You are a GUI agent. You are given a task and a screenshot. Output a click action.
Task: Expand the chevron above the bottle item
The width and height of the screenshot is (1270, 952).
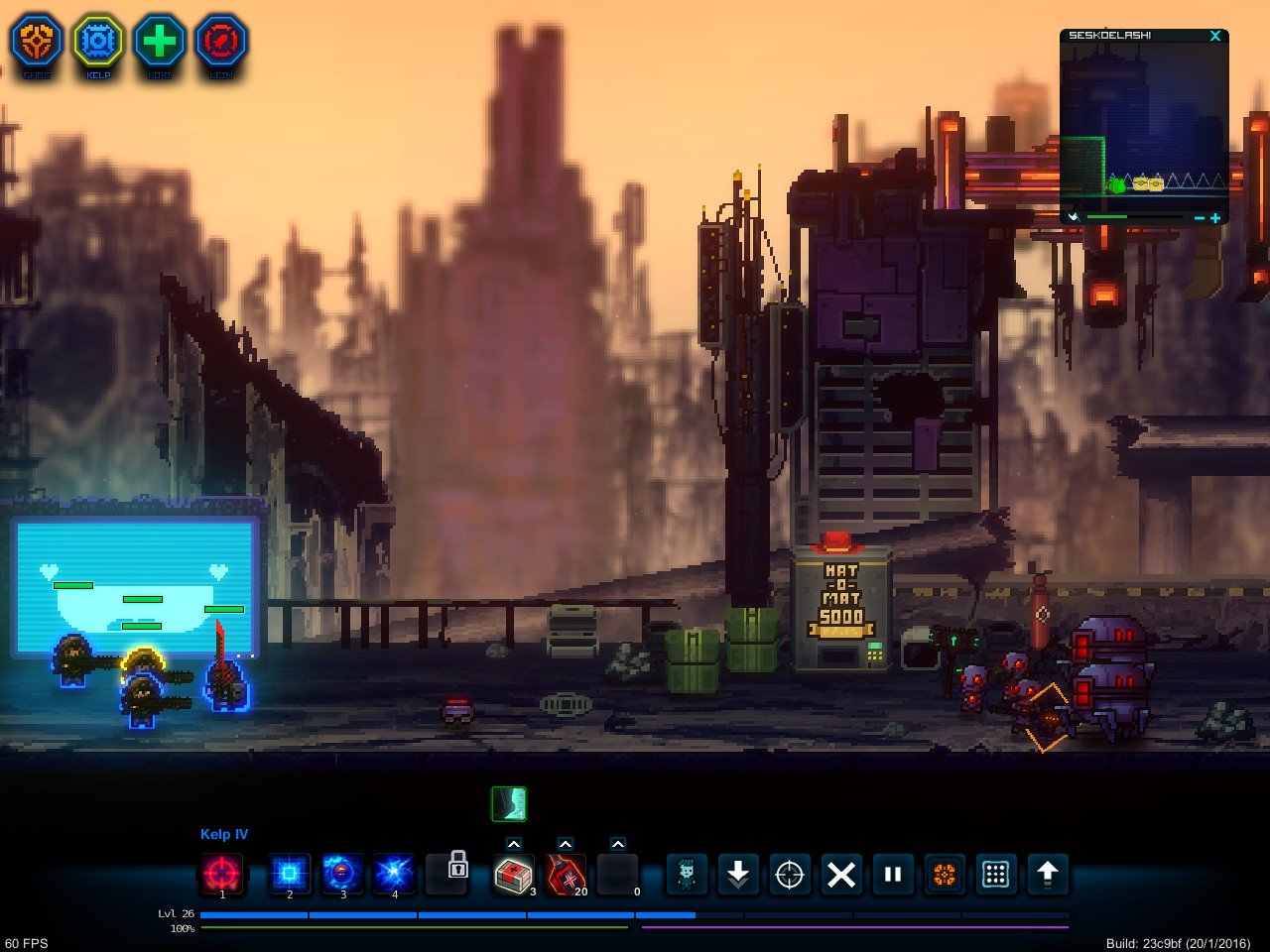566,845
